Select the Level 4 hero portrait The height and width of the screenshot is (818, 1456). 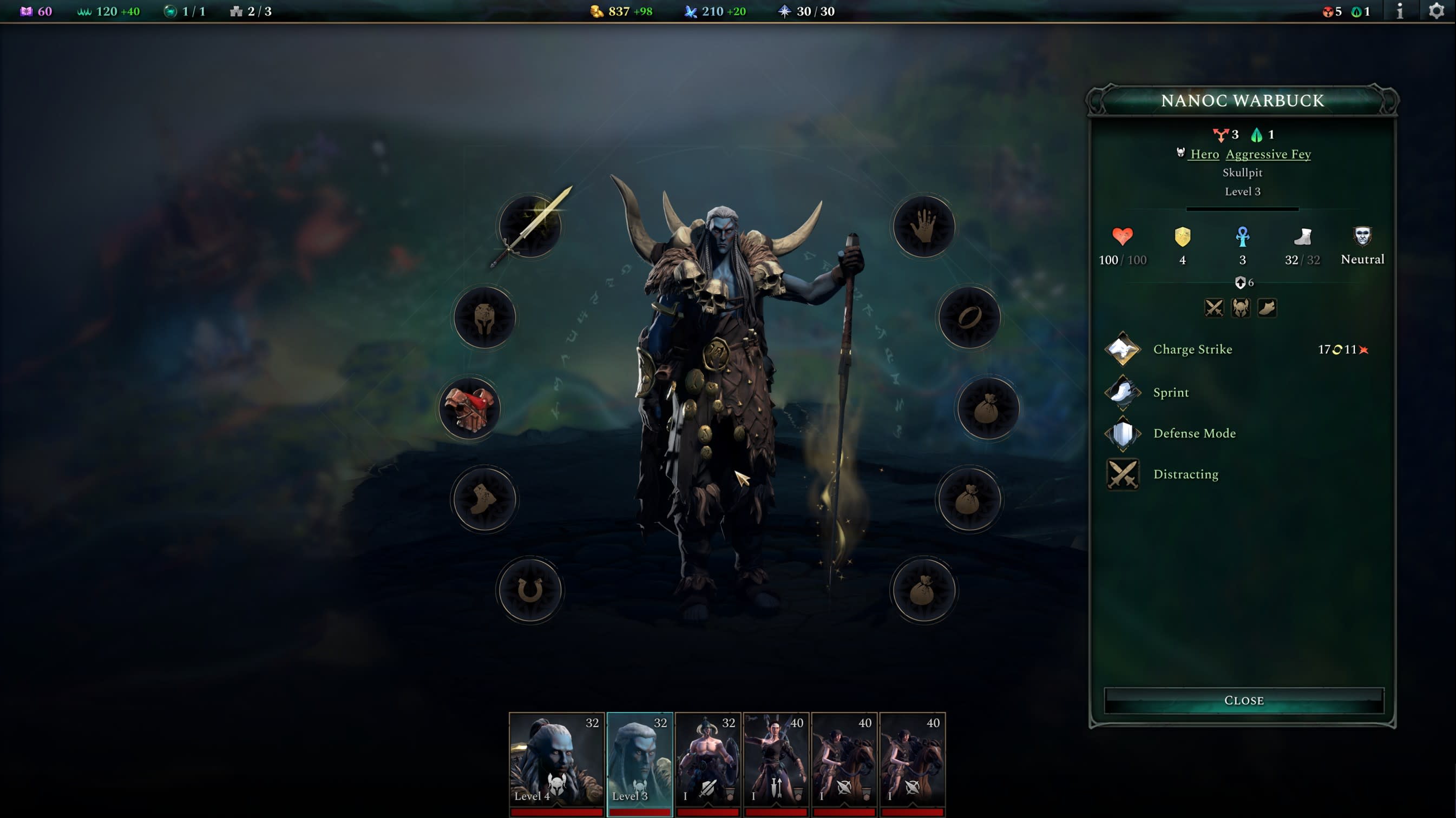coord(556,760)
